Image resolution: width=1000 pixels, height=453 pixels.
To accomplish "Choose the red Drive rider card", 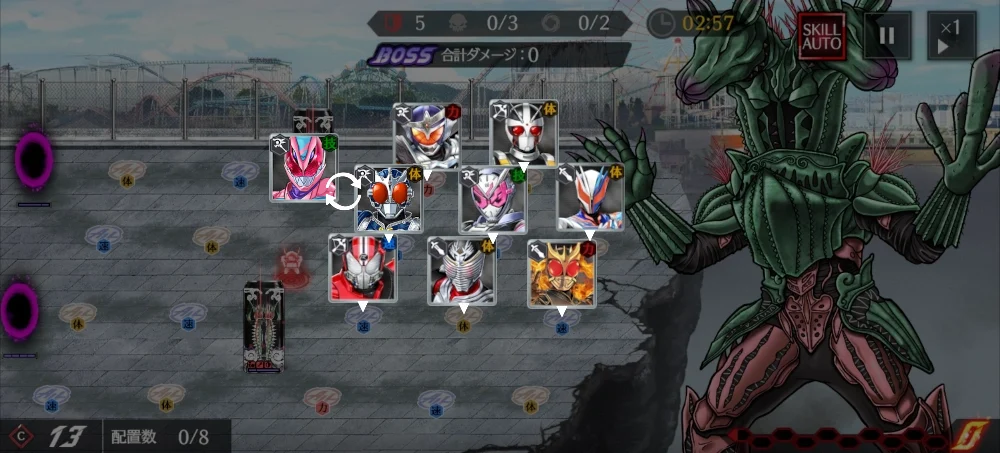I will click(362, 268).
